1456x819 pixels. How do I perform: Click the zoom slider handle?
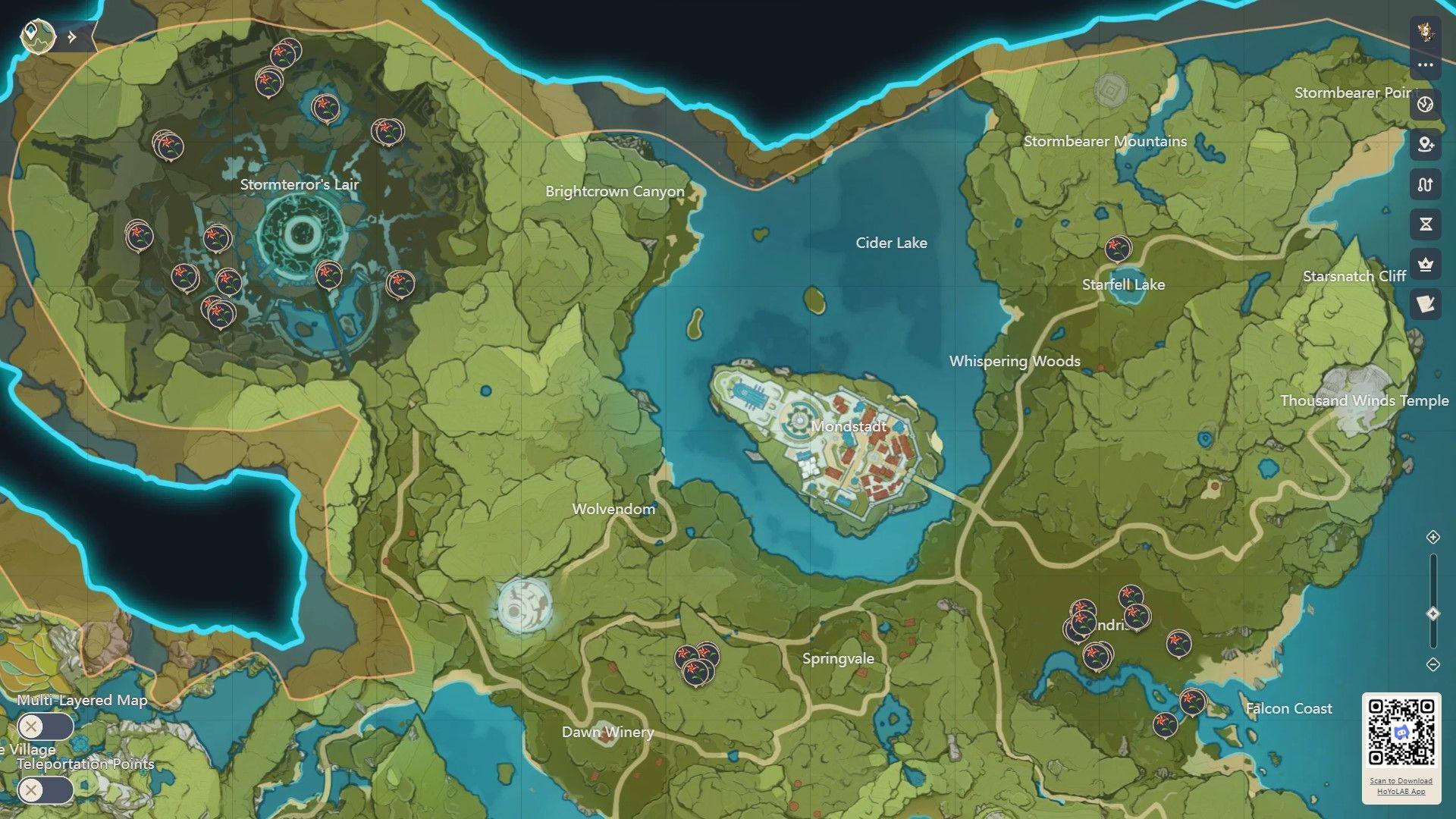(1432, 613)
